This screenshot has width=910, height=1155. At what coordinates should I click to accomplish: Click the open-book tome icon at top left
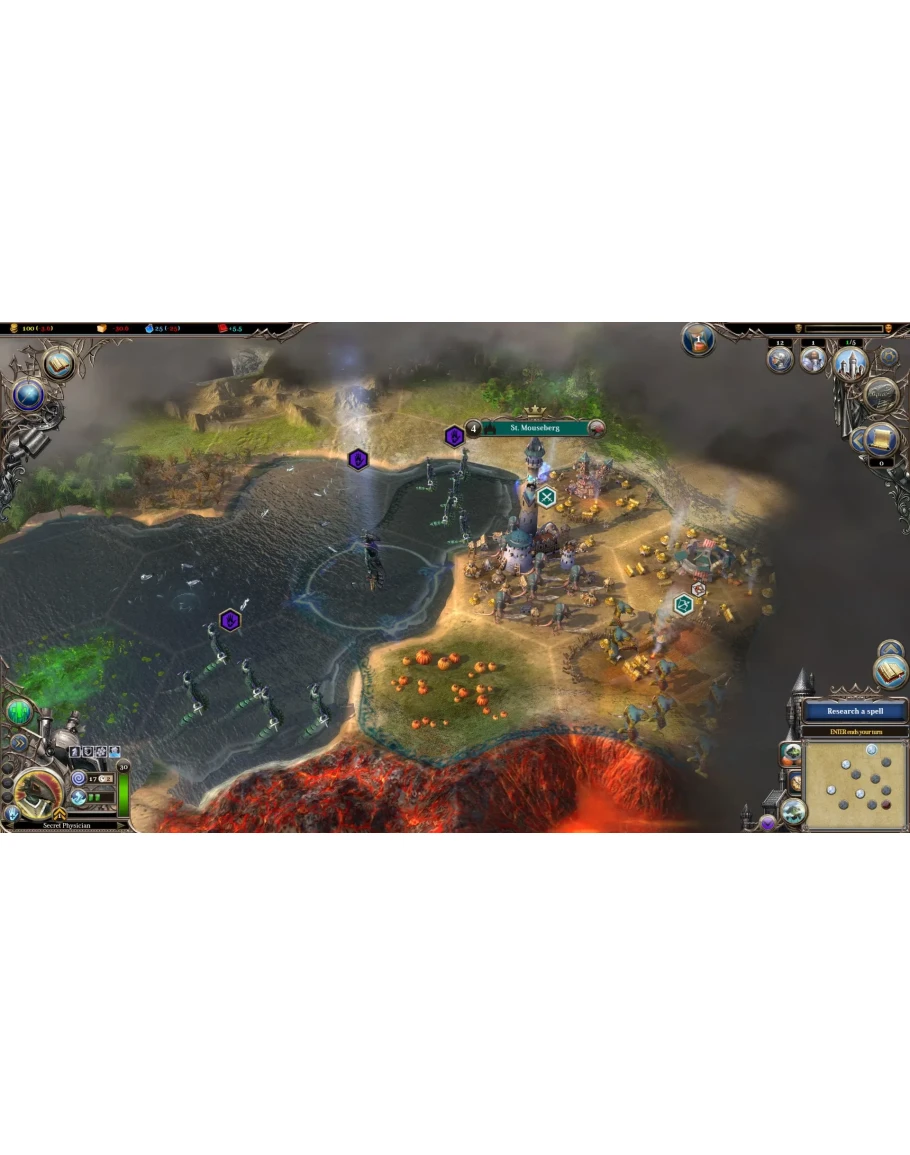60,362
